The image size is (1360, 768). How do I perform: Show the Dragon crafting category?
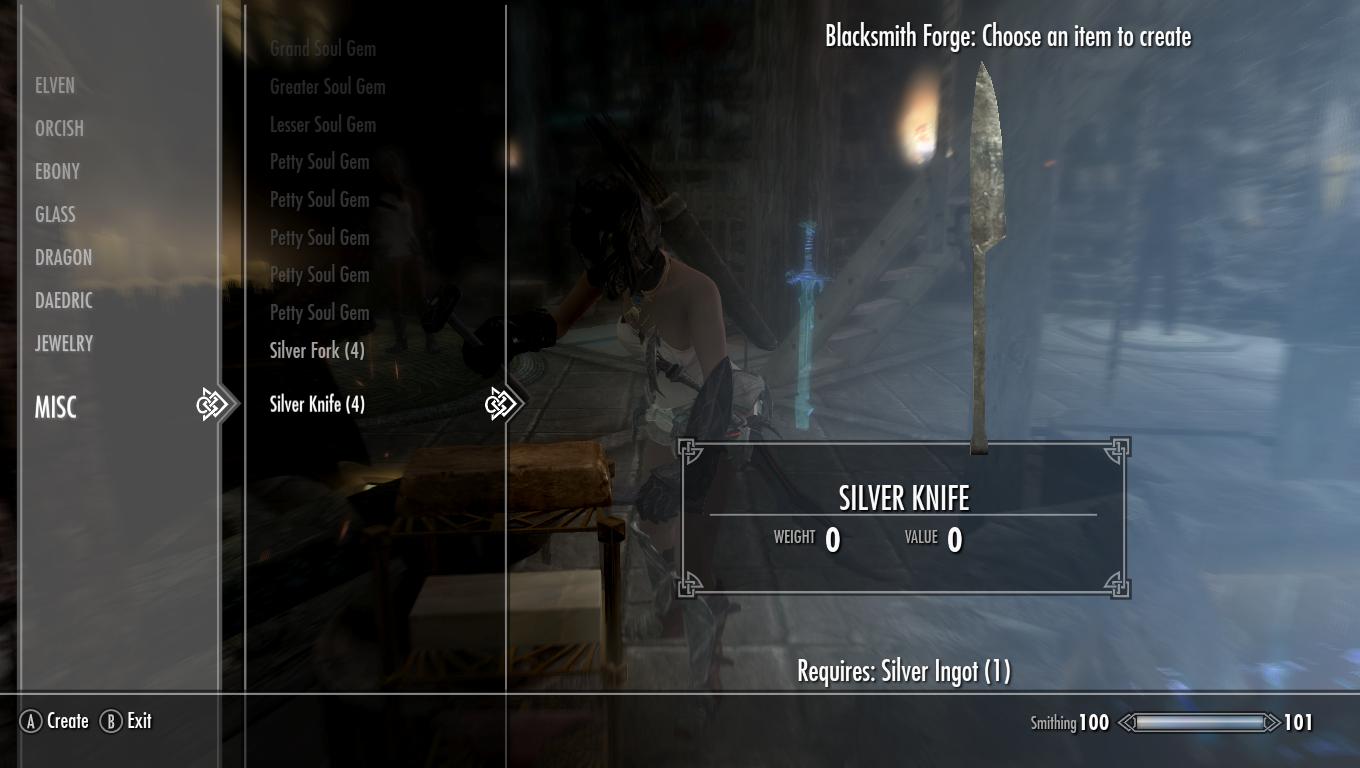point(63,258)
